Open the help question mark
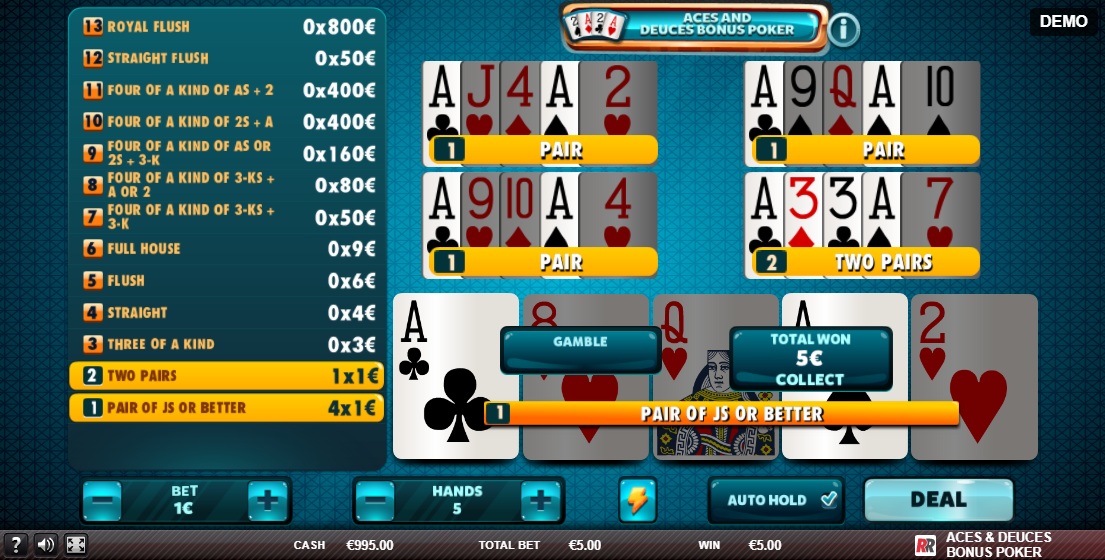This screenshot has height=560, width=1105. (16, 545)
